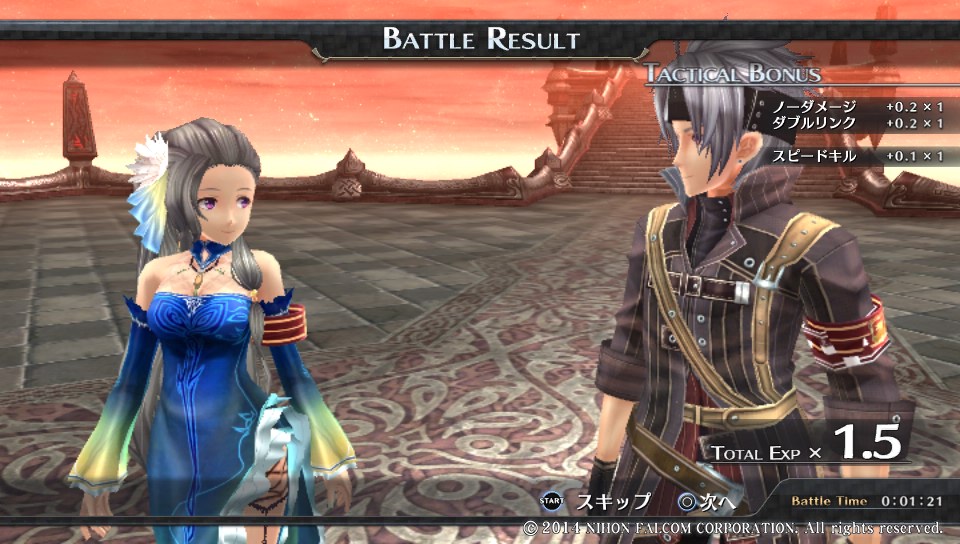
Task: Advance with the 次へ prompt
Action: click(707, 501)
